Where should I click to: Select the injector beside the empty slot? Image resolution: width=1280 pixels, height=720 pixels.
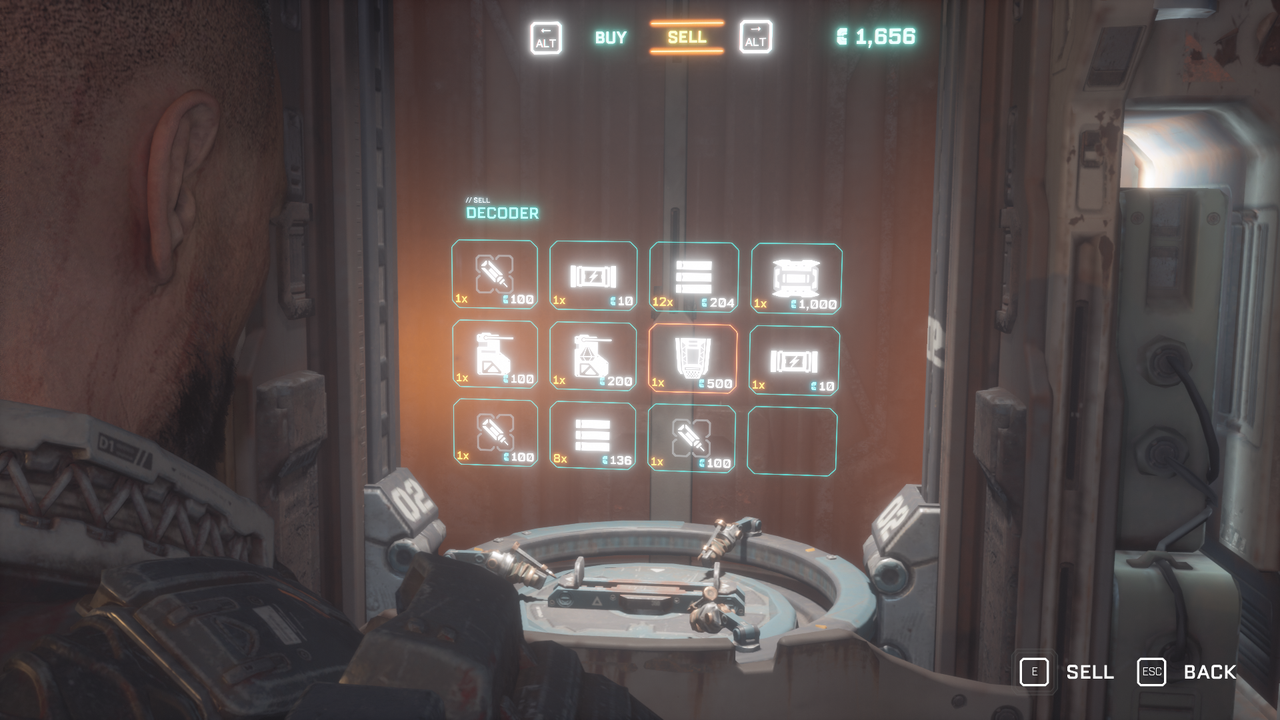pos(694,437)
